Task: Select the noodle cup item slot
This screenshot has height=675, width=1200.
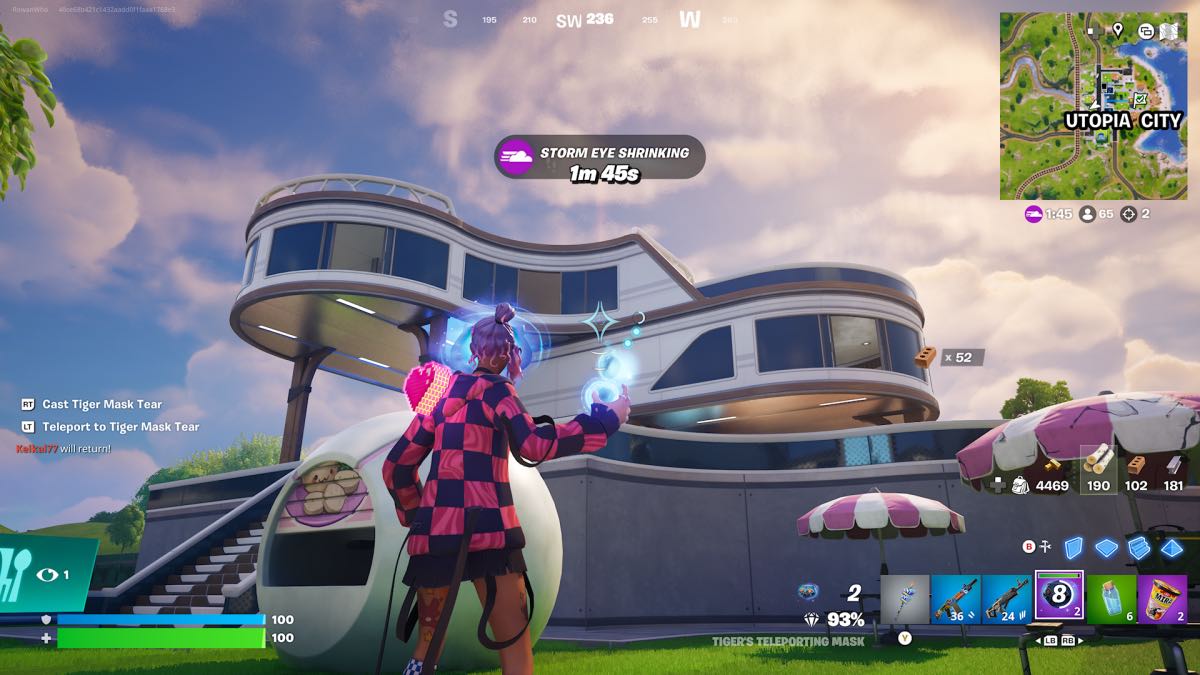Action: pos(1162,599)
